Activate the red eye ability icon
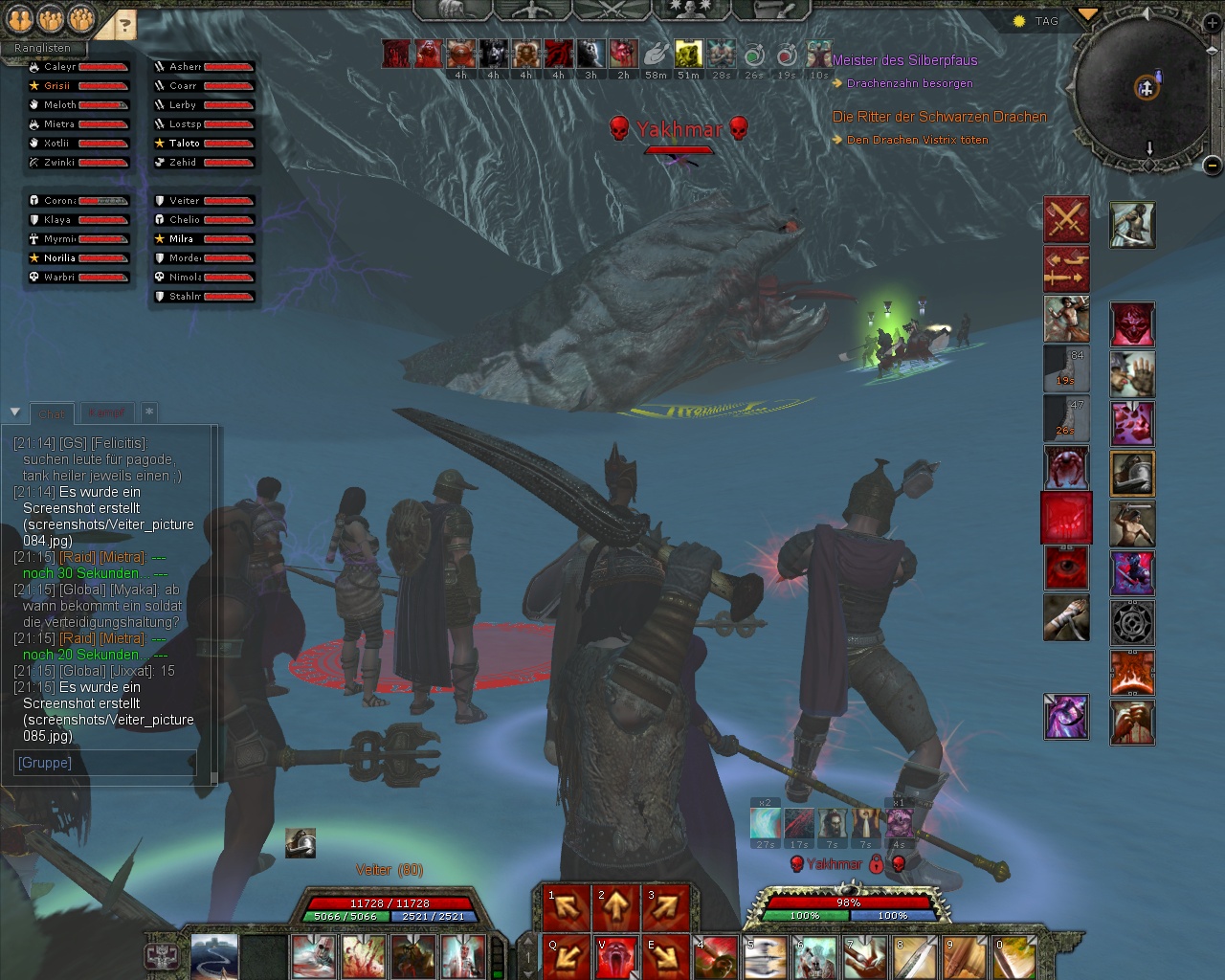Screen dimensions: 1225x980 (x=1066, y=568)
